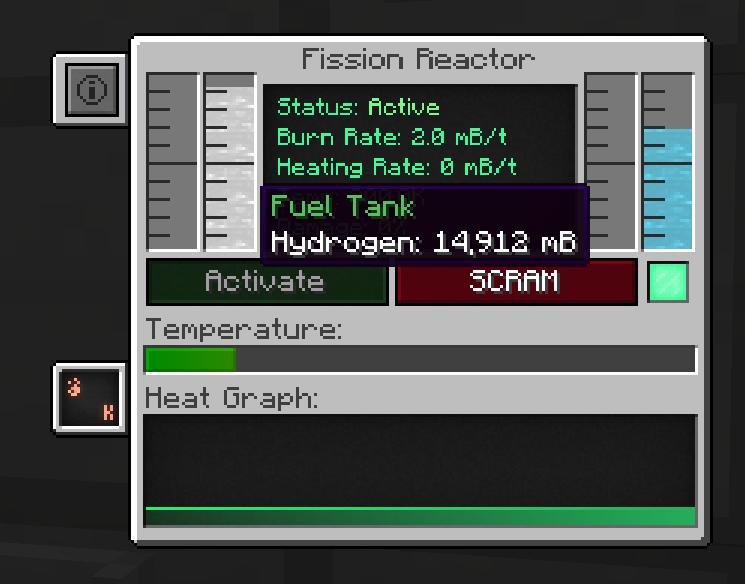Open the info tab
The width and height of the screenshot is (745, 584).
point(92,90)
